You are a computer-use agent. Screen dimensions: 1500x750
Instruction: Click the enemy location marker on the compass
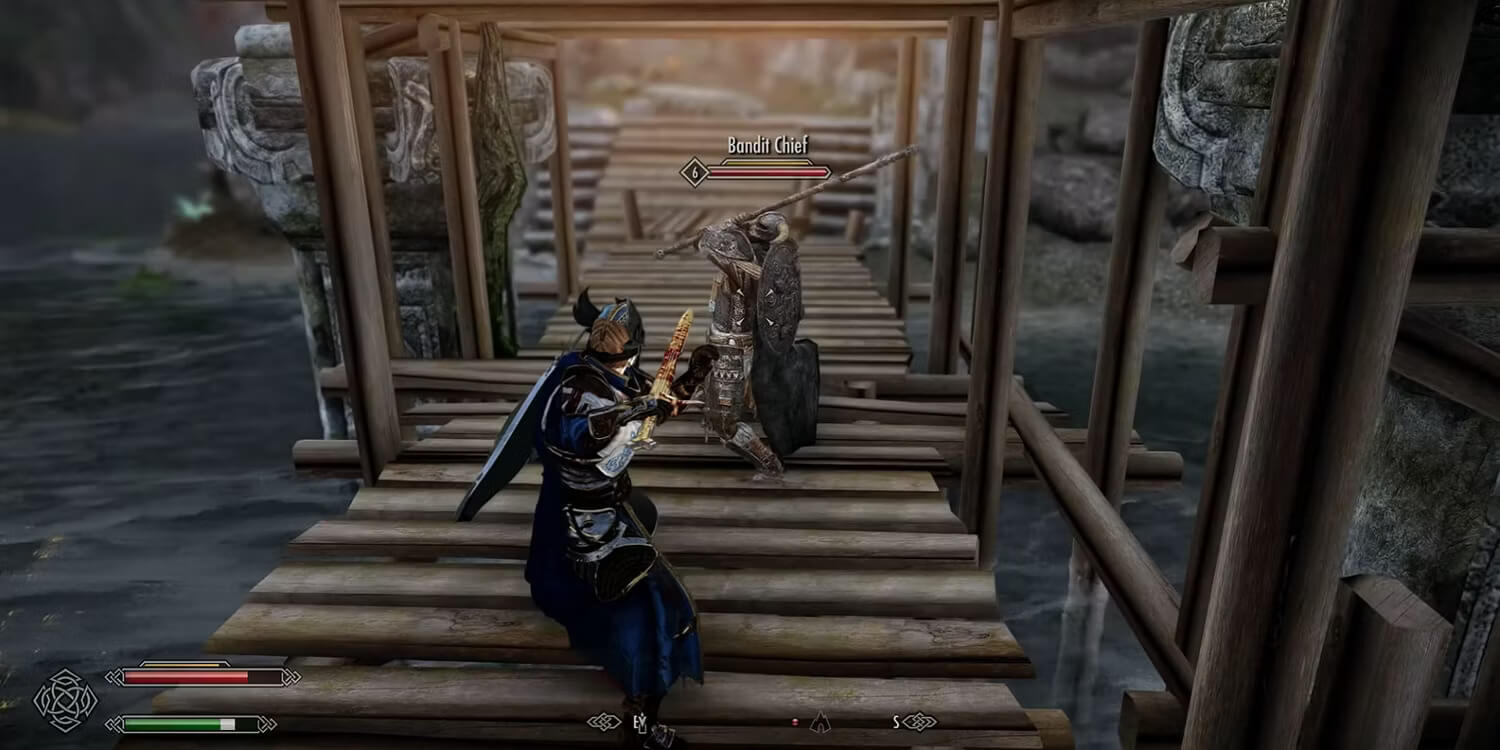[x=820, y=723]
